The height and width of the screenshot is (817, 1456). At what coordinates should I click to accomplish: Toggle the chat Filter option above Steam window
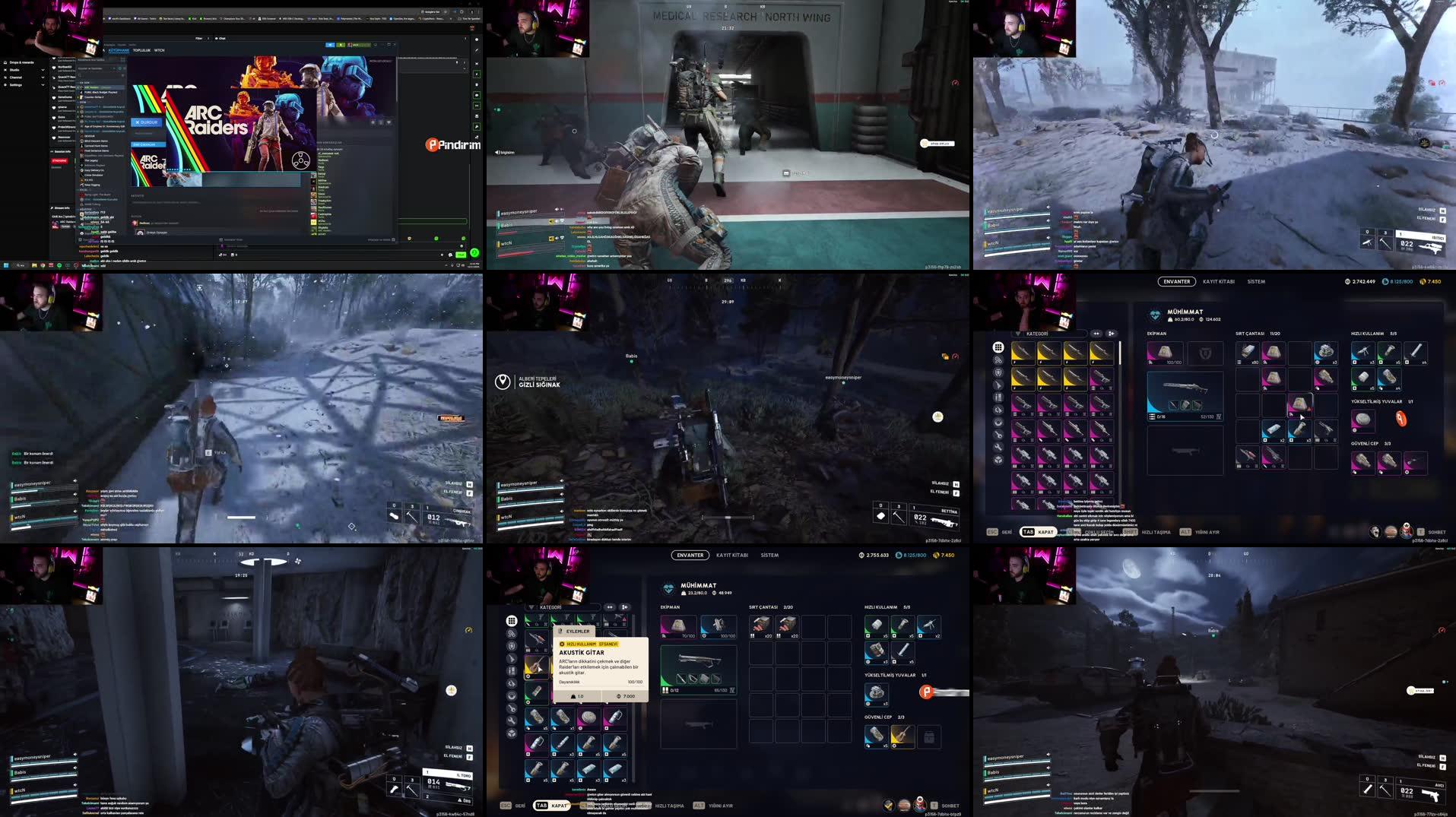pos(199,38)
